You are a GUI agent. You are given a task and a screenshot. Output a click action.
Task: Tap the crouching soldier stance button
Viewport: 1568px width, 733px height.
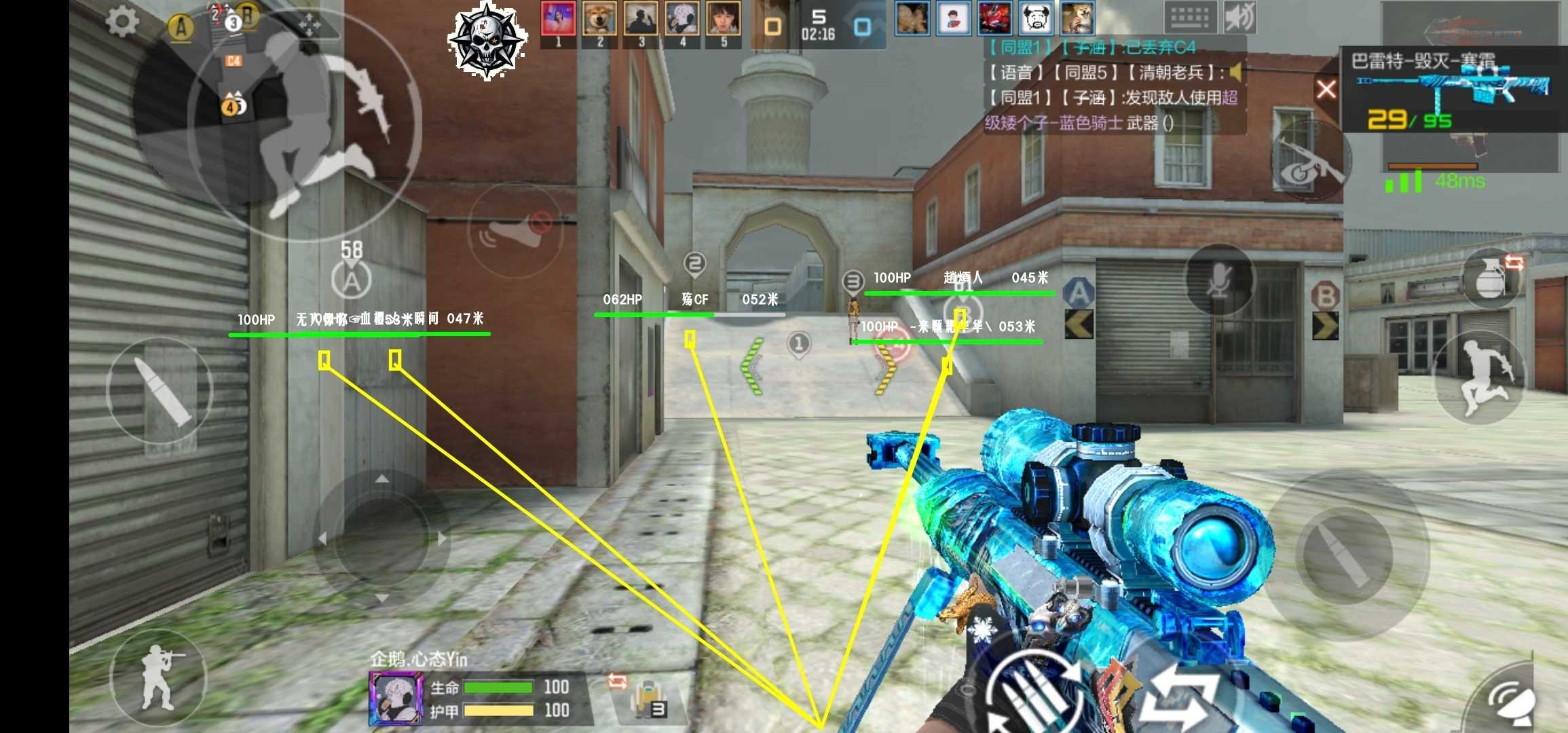pyautogui.click(x=159, y=677)
